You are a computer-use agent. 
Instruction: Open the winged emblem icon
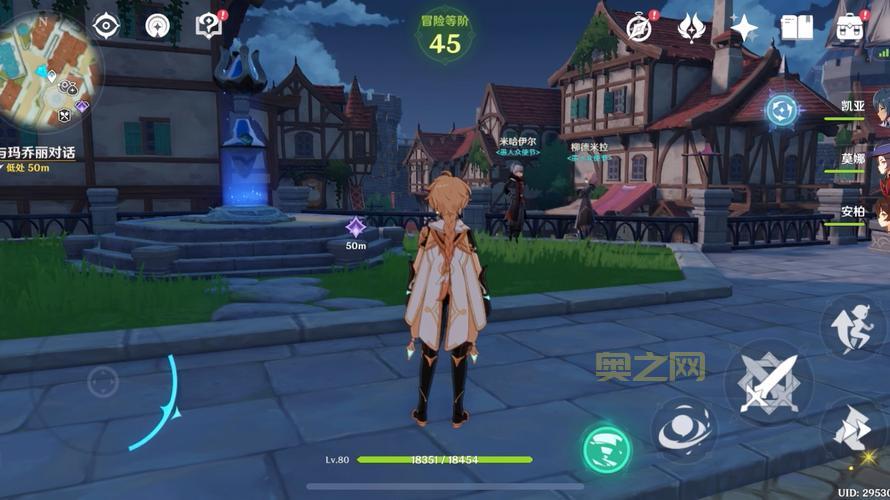point(691,27)
